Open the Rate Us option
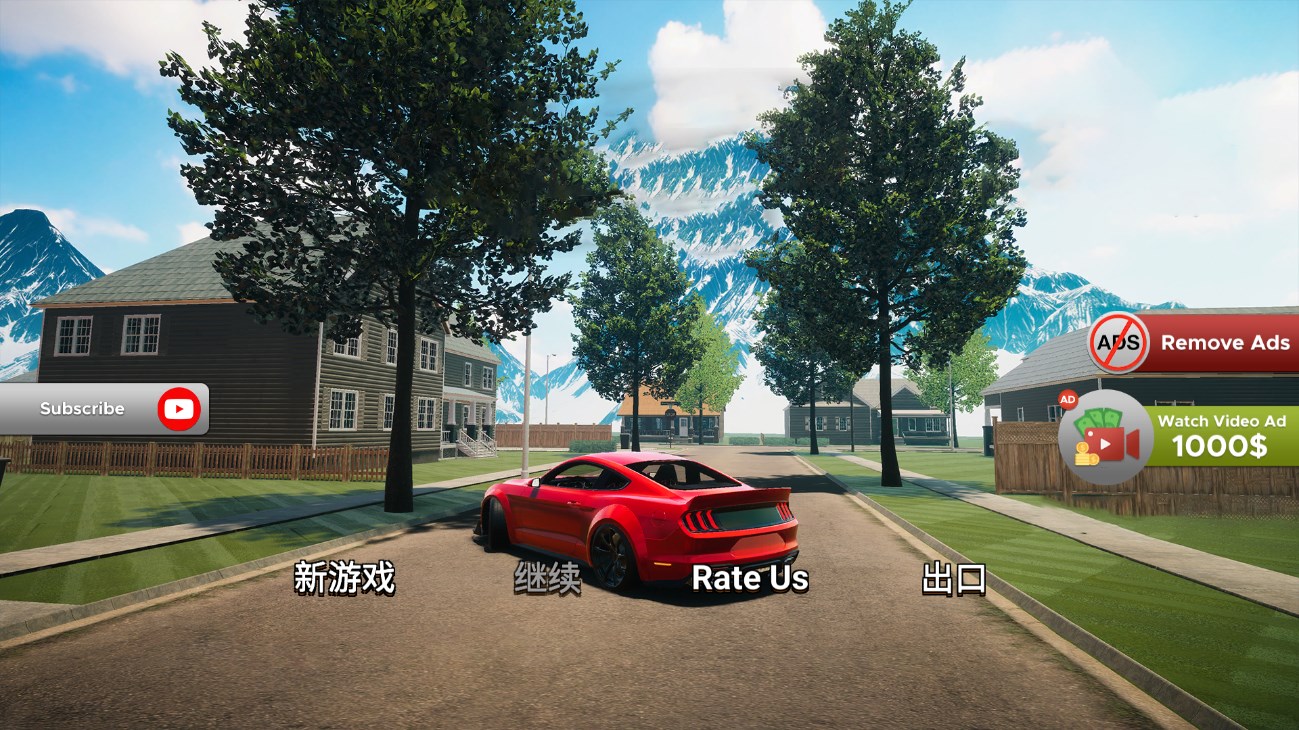The image size is (1299, 730). 748,578
